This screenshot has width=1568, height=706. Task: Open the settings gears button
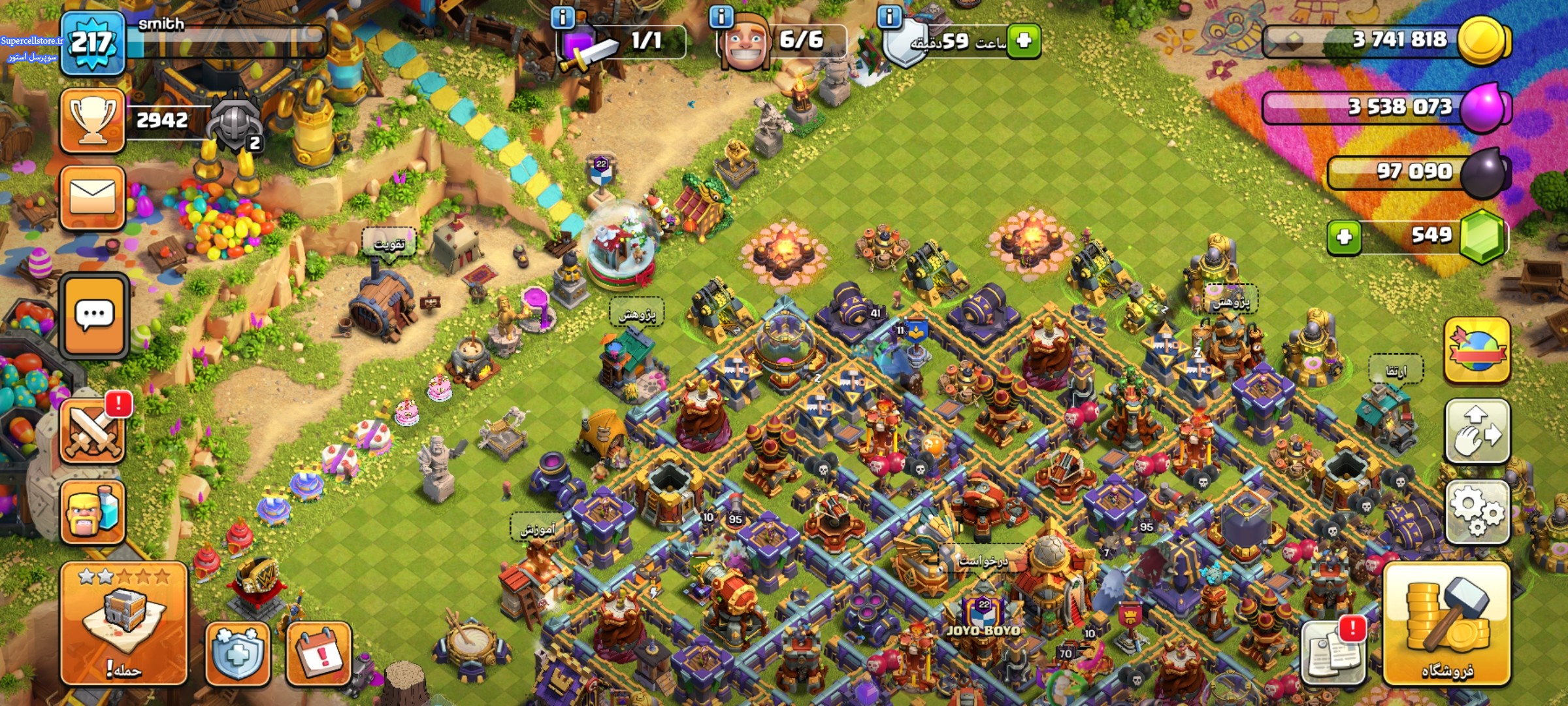[x=1477, y=512]
